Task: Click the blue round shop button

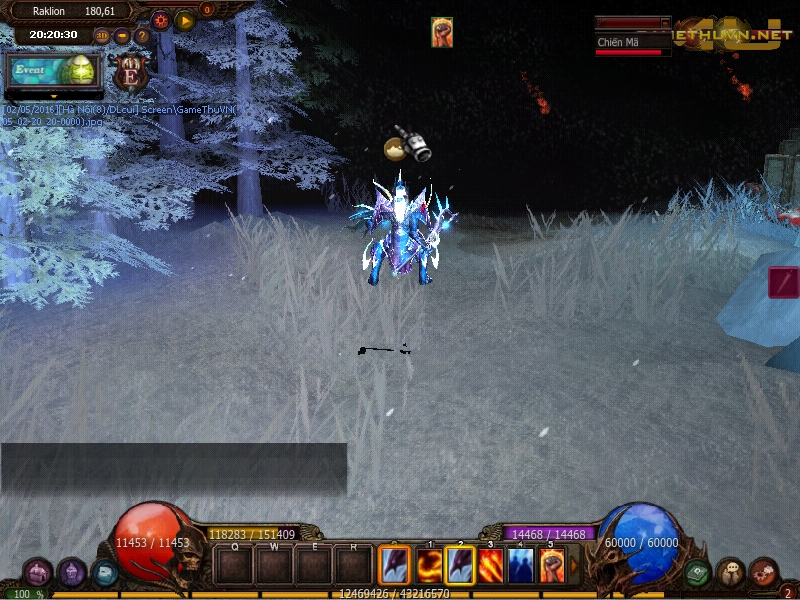Action: [104, 573]
